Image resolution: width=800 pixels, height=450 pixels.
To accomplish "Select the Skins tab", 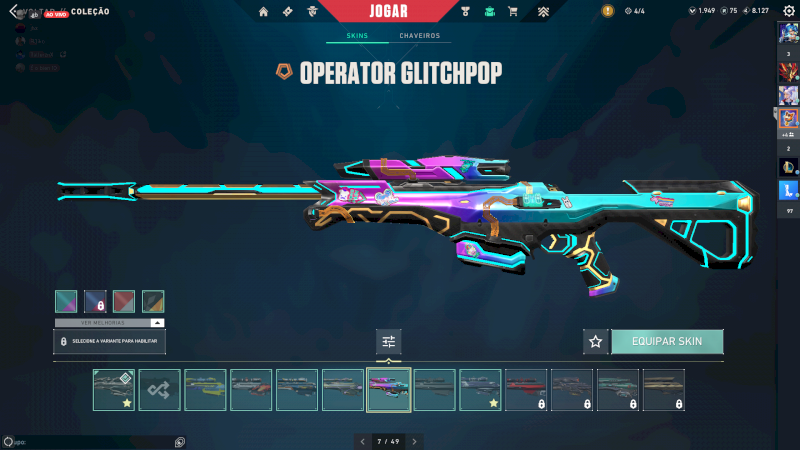I will pos(357,36).
